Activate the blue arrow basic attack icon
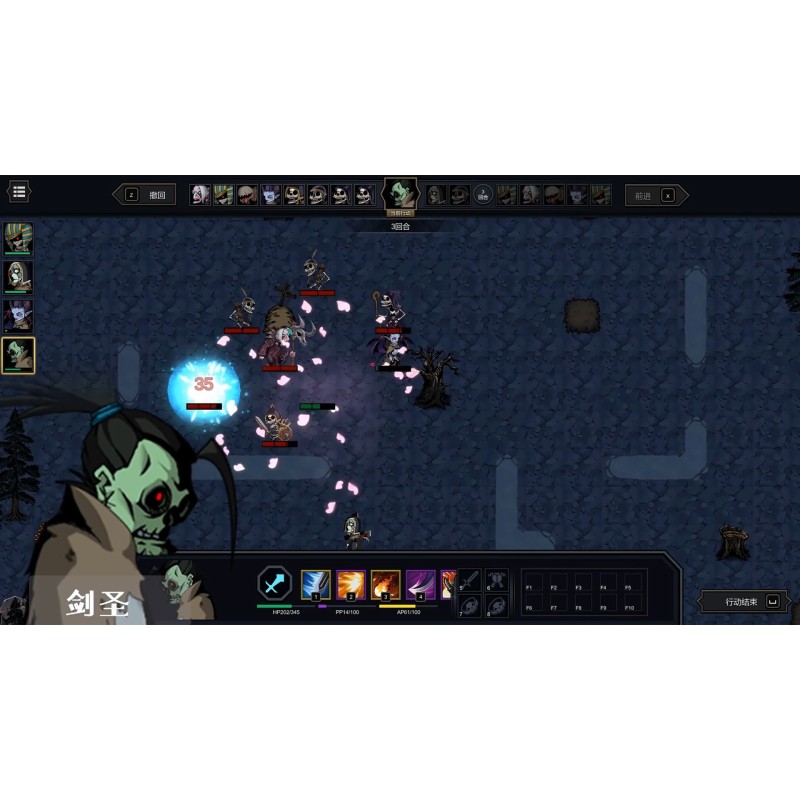 click(274, 584)
